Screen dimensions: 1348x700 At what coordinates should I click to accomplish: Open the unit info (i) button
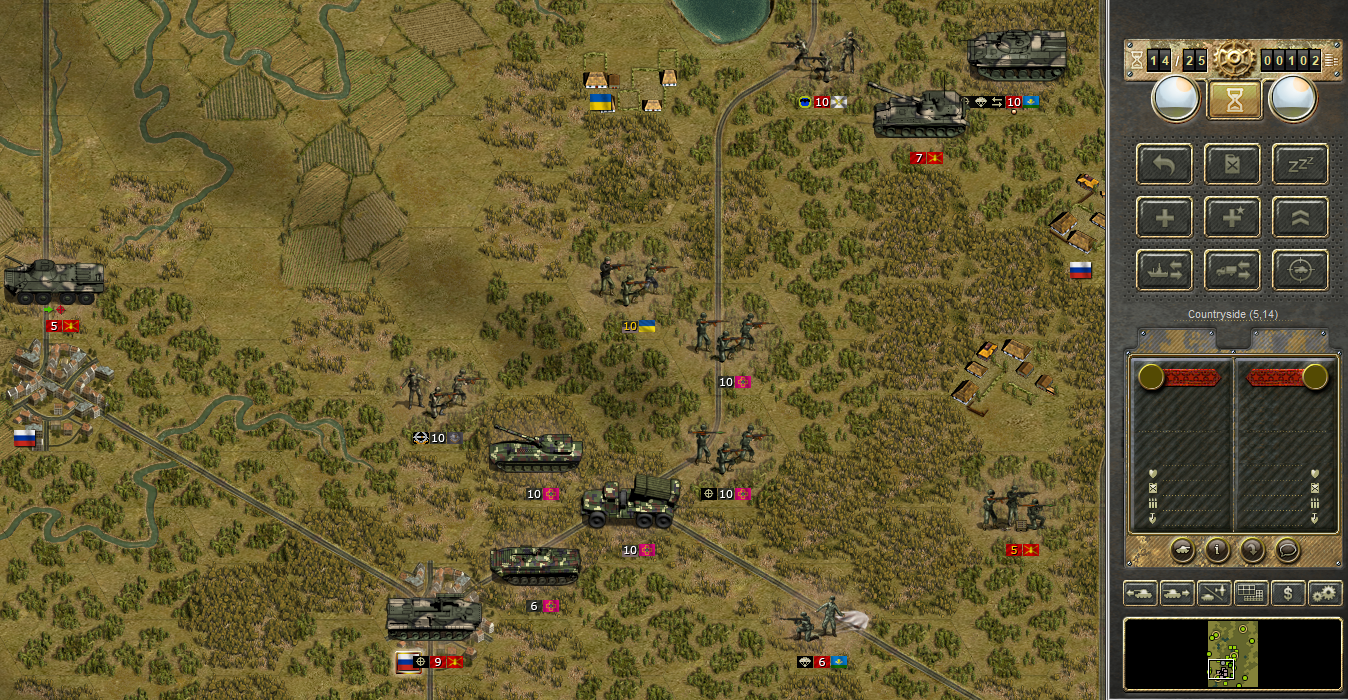[x=1217, y=549]
